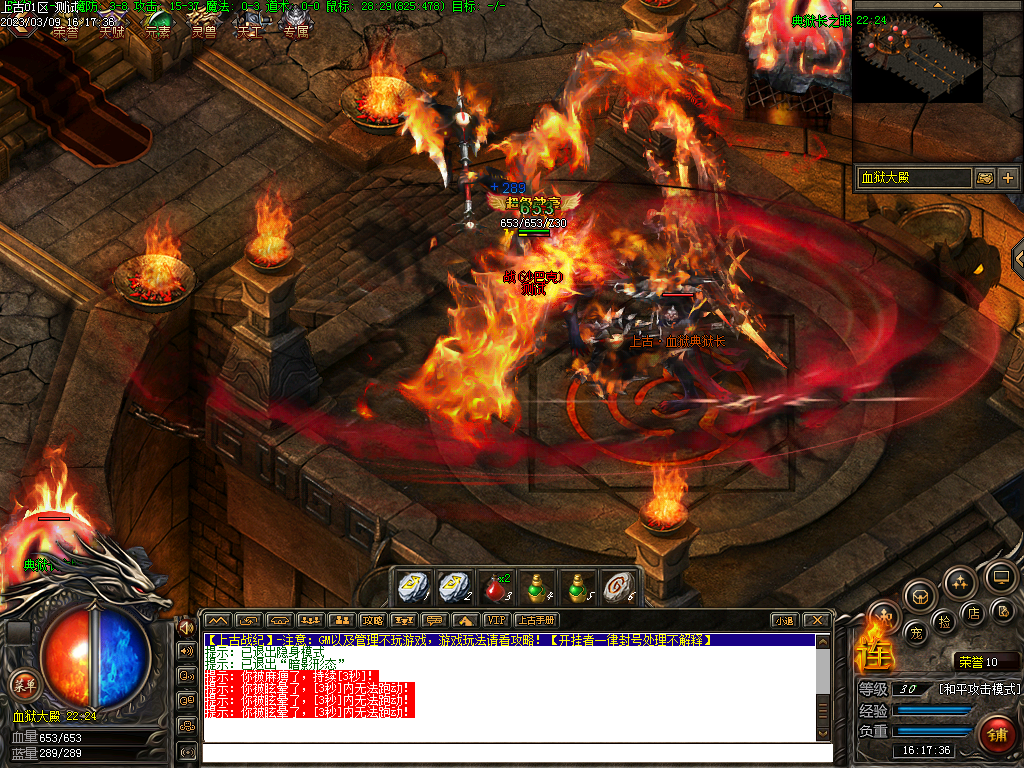Viewport: 1024px width, 768px height.
Task: Use the red spiral scroll in slot 6
Action: pyautogui.click(x=620, y=586)
